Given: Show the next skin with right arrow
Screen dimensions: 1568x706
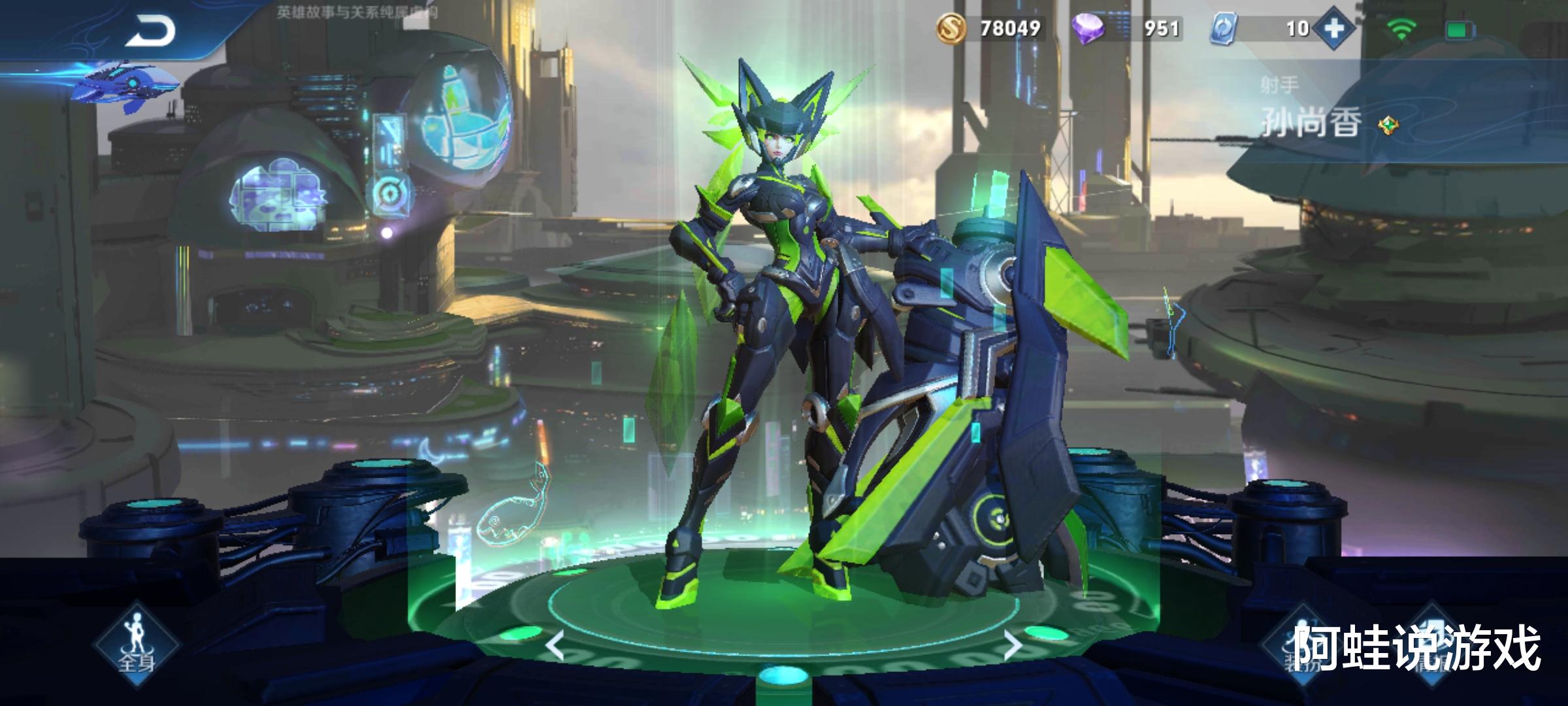Looking at the screenshot, I should click(x=1012, y=645).
